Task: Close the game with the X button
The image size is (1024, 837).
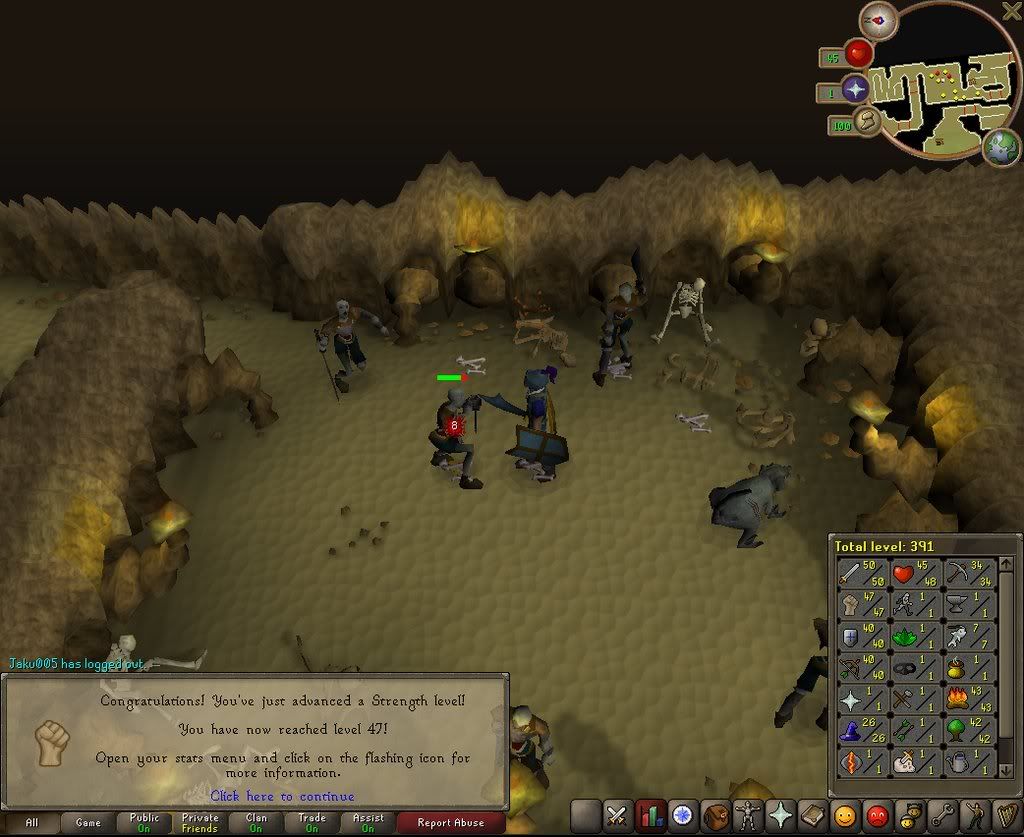Action: click(x=1011, y=11)
